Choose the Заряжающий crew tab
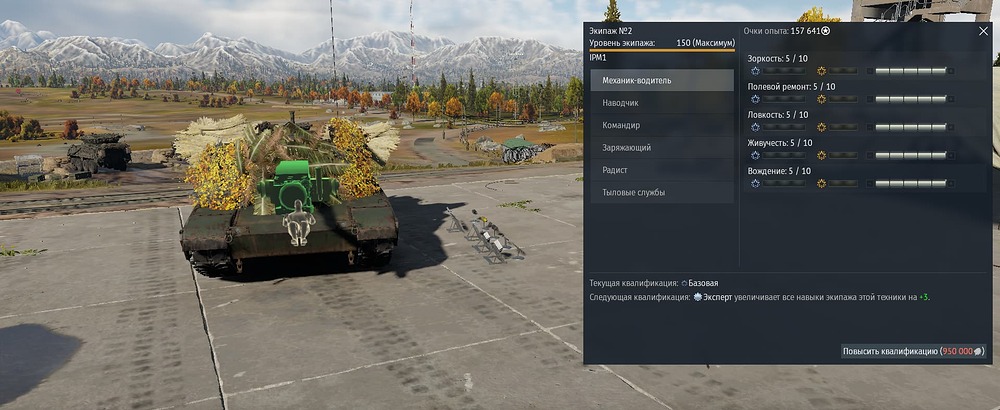Image resolution: width=1000 pixels, height=410 pixels. point(662,147)
